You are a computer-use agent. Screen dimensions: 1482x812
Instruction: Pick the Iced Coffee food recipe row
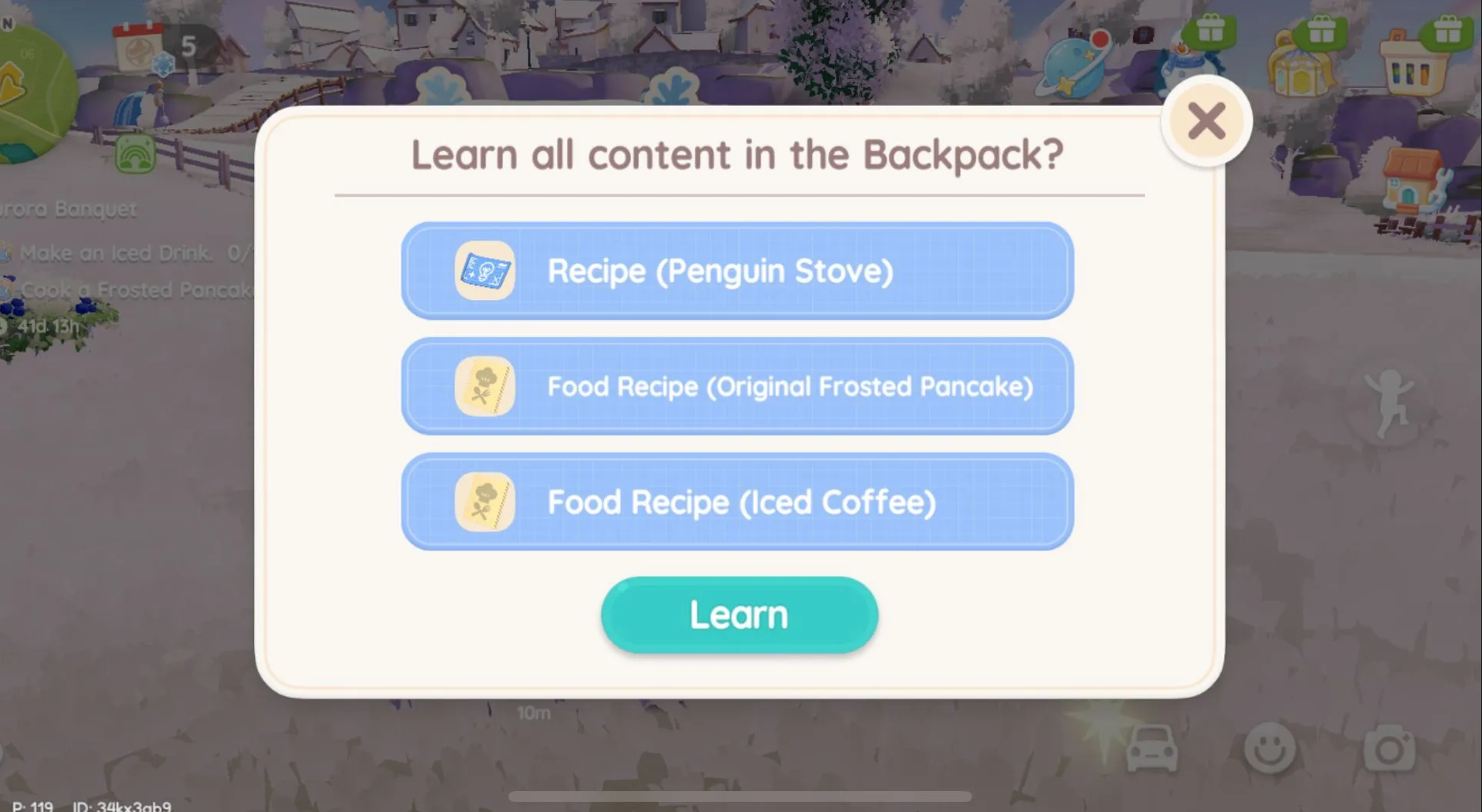coord(737,502)
